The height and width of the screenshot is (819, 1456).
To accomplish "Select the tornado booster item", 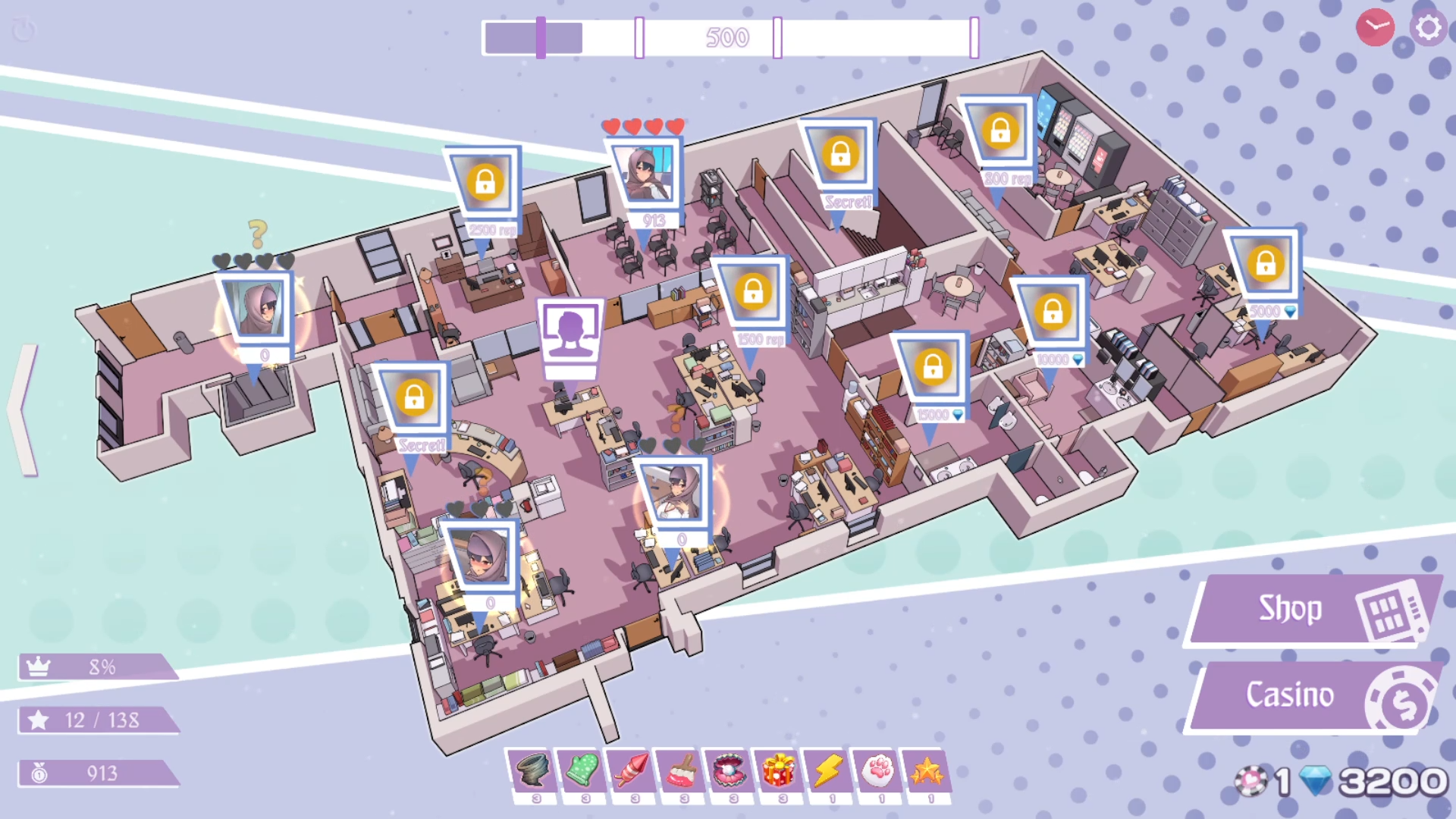I will (x=532, y=770).
